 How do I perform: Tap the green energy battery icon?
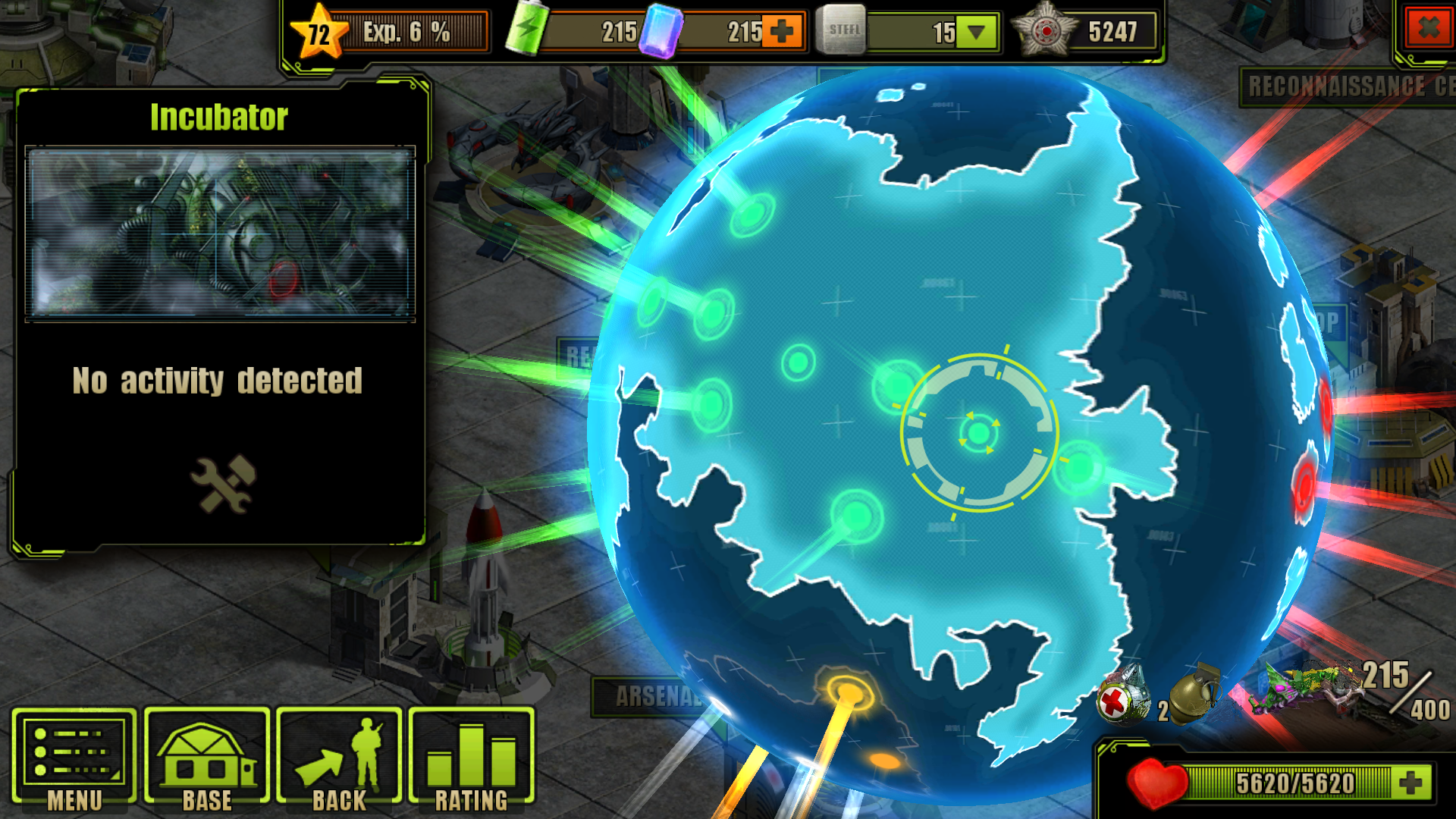[x=526, y=30]
